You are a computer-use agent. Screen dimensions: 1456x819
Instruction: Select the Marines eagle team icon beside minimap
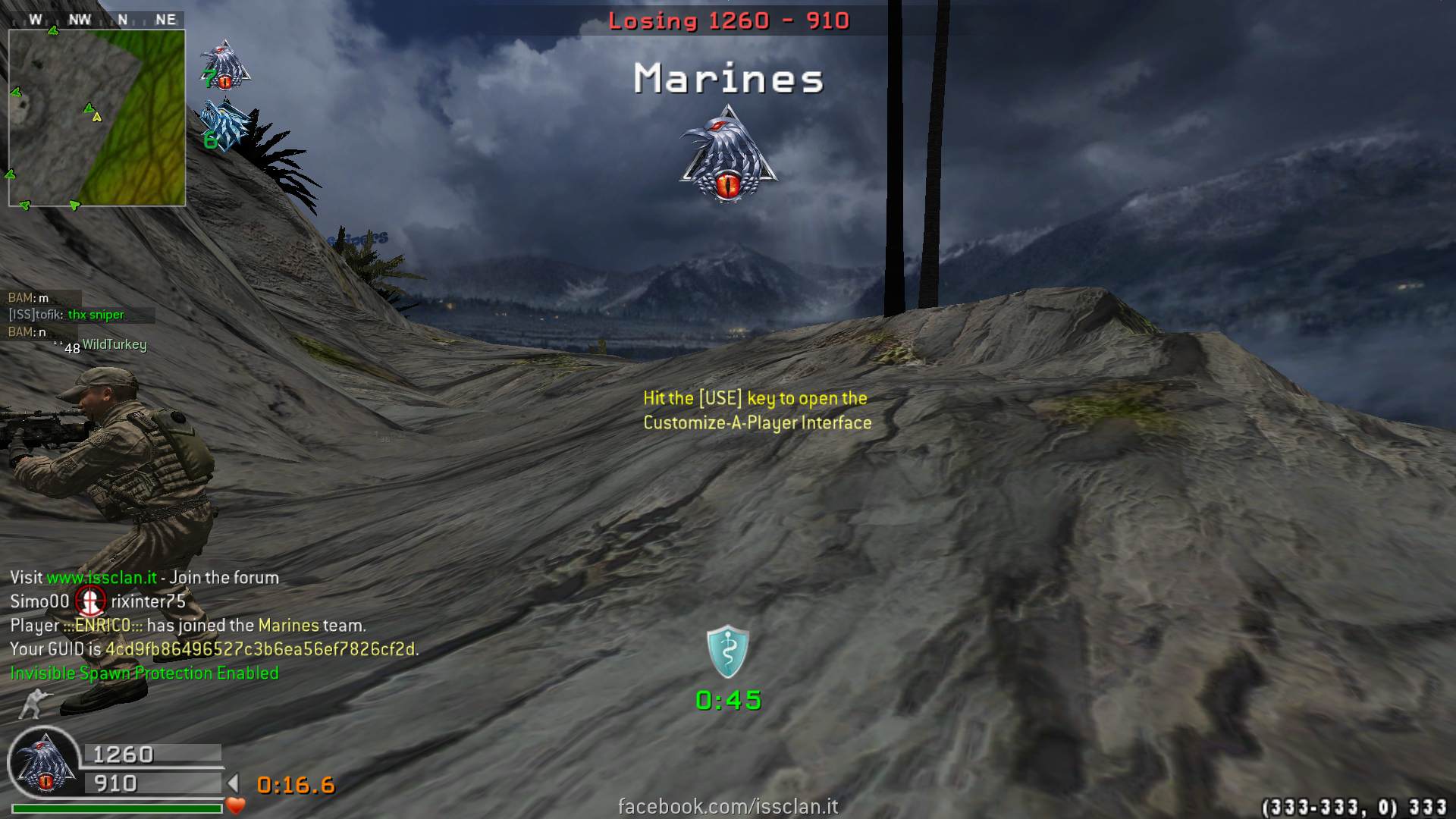(x=225, y=64)
